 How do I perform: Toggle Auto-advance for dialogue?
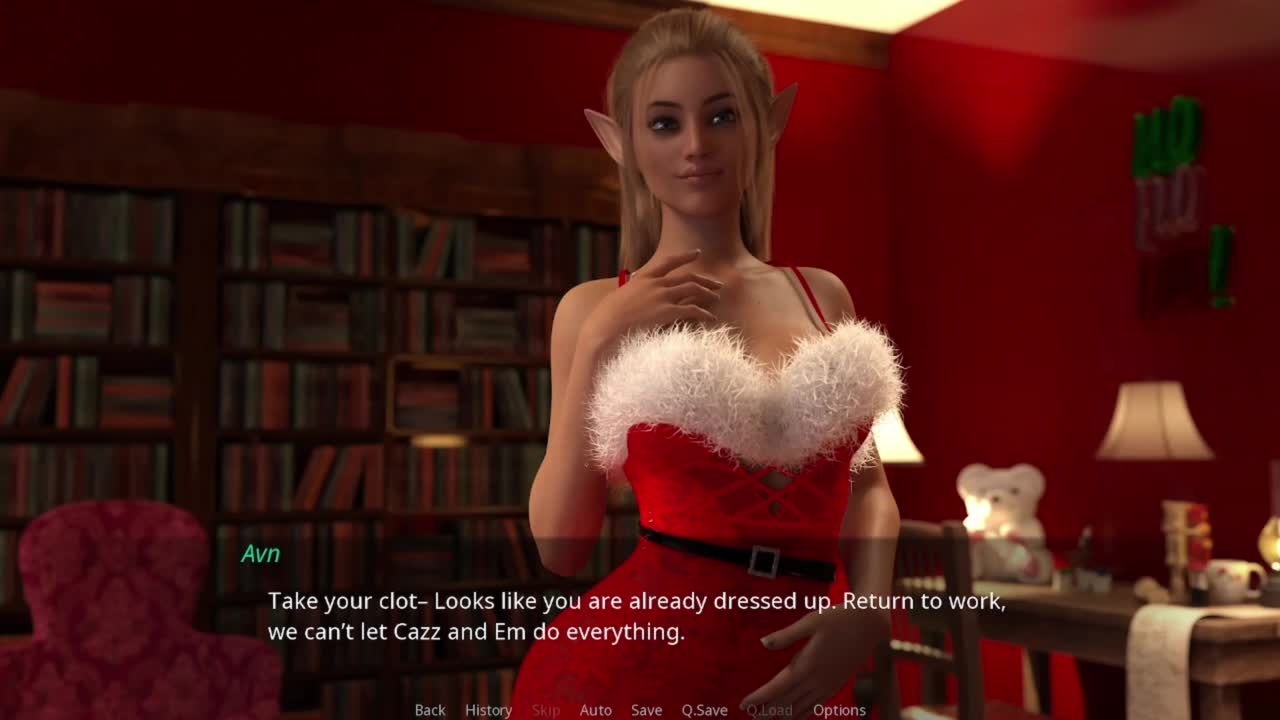pyautogui.click(x=595, y=710)
